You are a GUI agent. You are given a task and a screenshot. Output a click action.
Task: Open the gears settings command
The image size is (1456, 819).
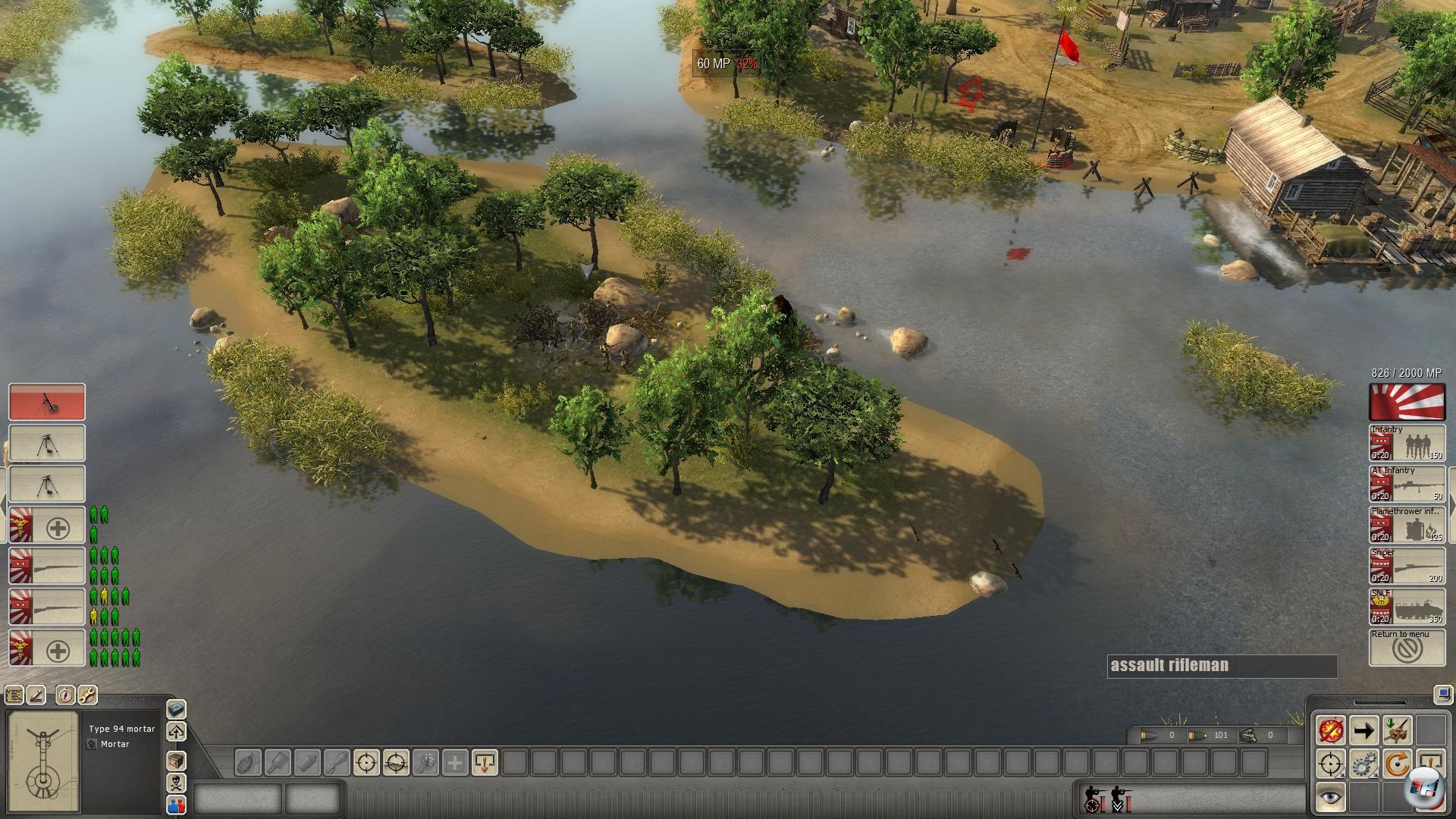point(1363,764)
